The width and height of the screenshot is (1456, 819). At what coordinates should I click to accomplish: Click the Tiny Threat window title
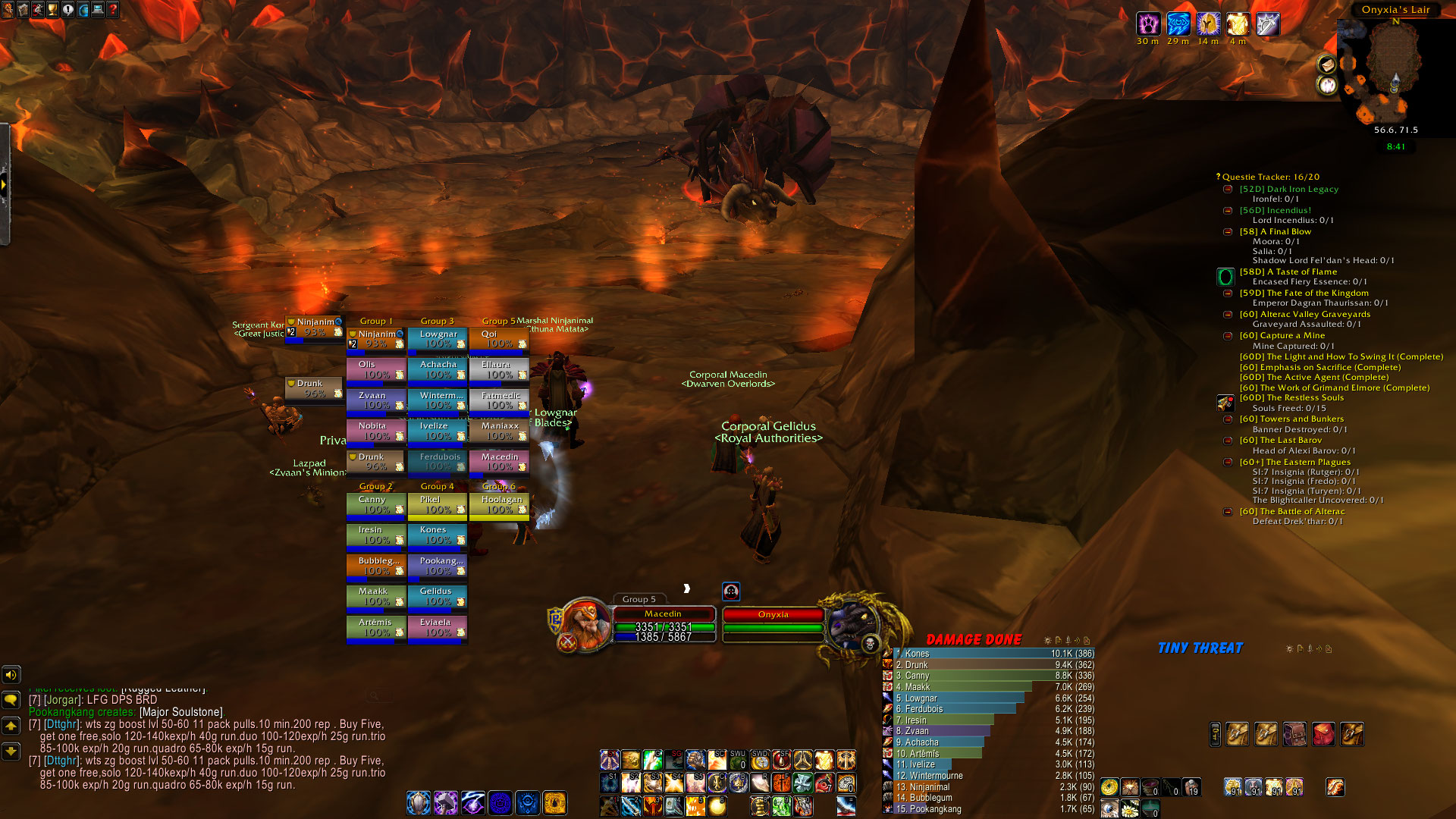pos(1200,648)
